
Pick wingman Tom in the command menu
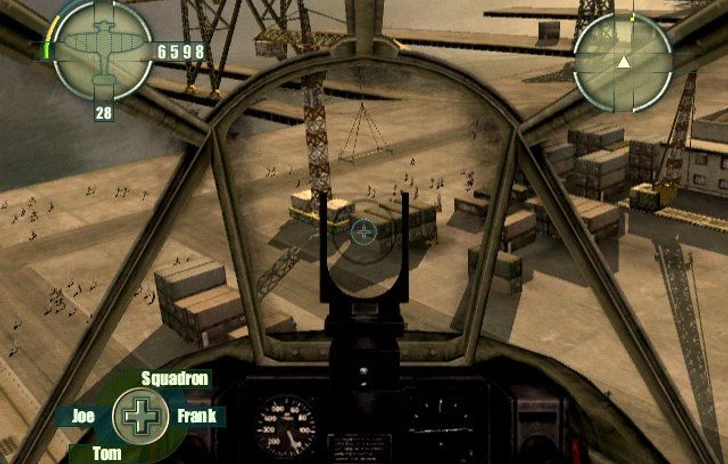pos(107,453)
